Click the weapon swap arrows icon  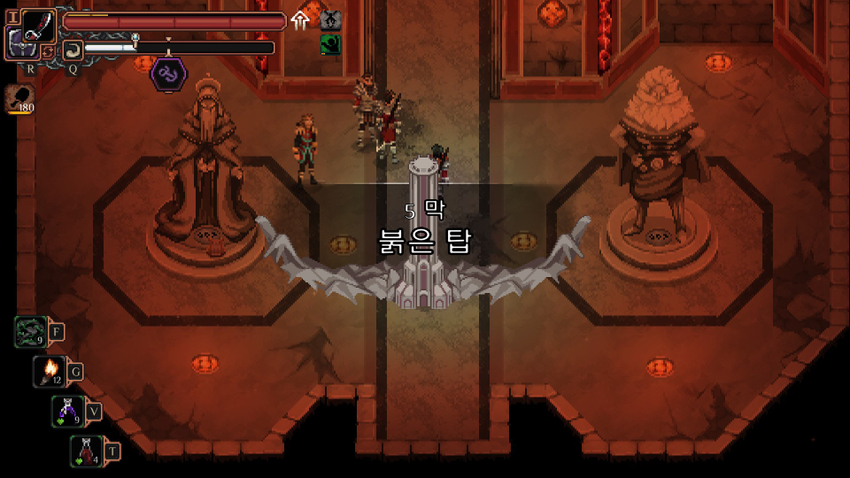pyautogui.click(x=49, y=50)
